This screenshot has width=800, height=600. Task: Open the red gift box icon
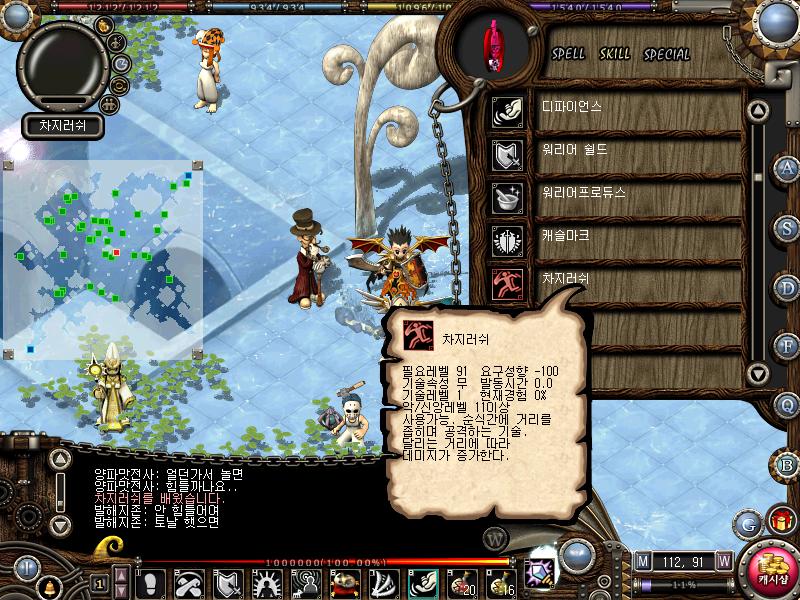(780, 521)
